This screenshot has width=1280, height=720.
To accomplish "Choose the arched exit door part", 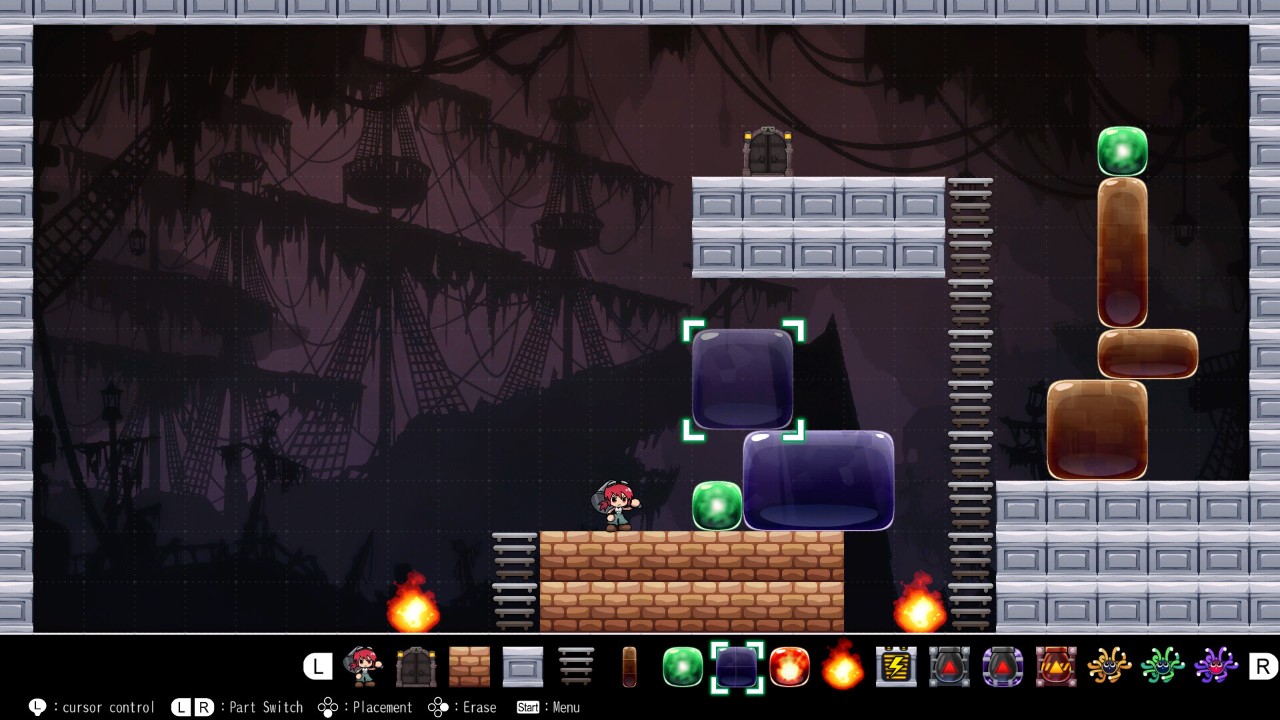I will click(x=416, y=666).
